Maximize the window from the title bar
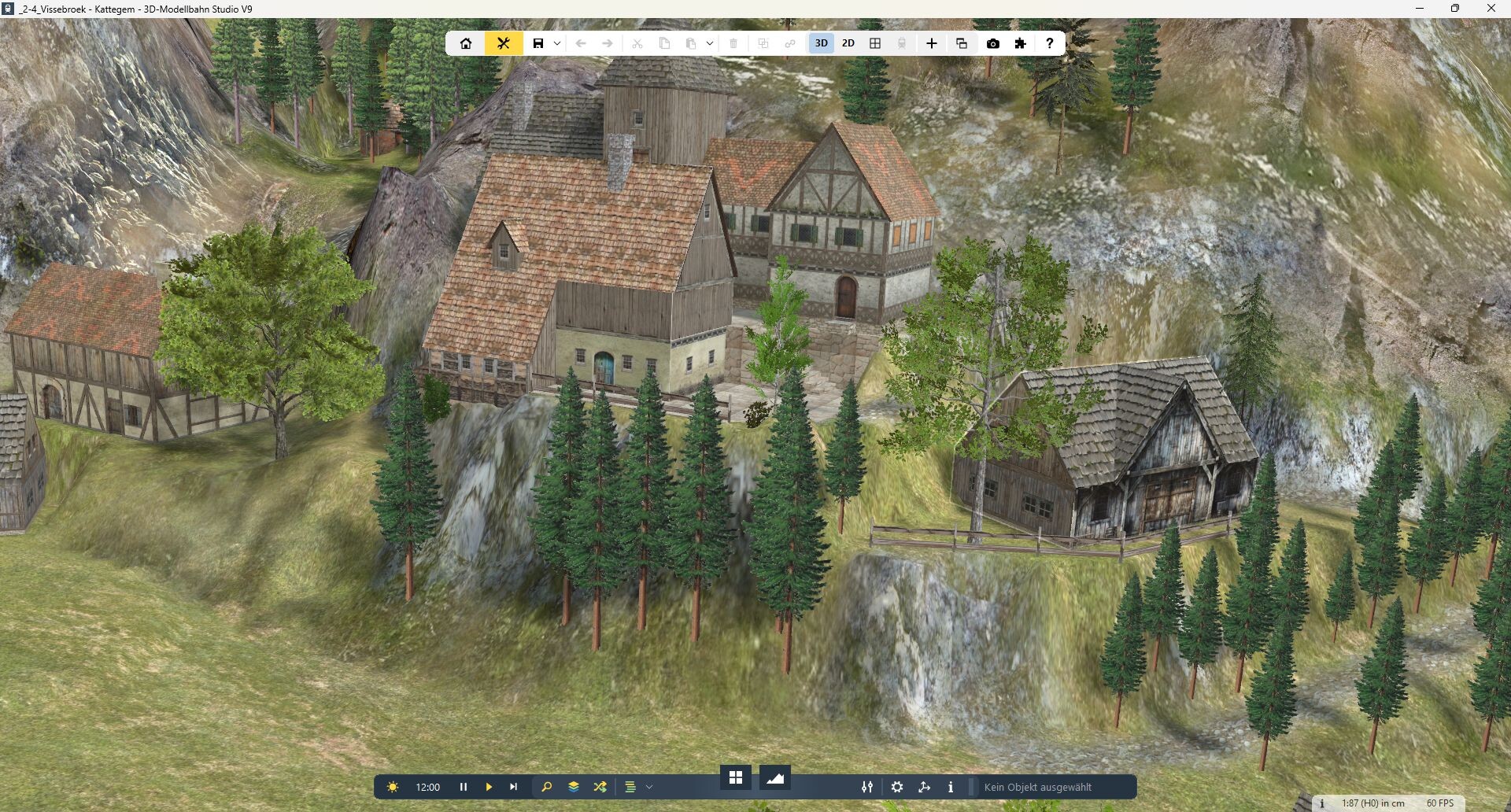Screen dimensions: 1511x812 click(x=1455, y=9)
